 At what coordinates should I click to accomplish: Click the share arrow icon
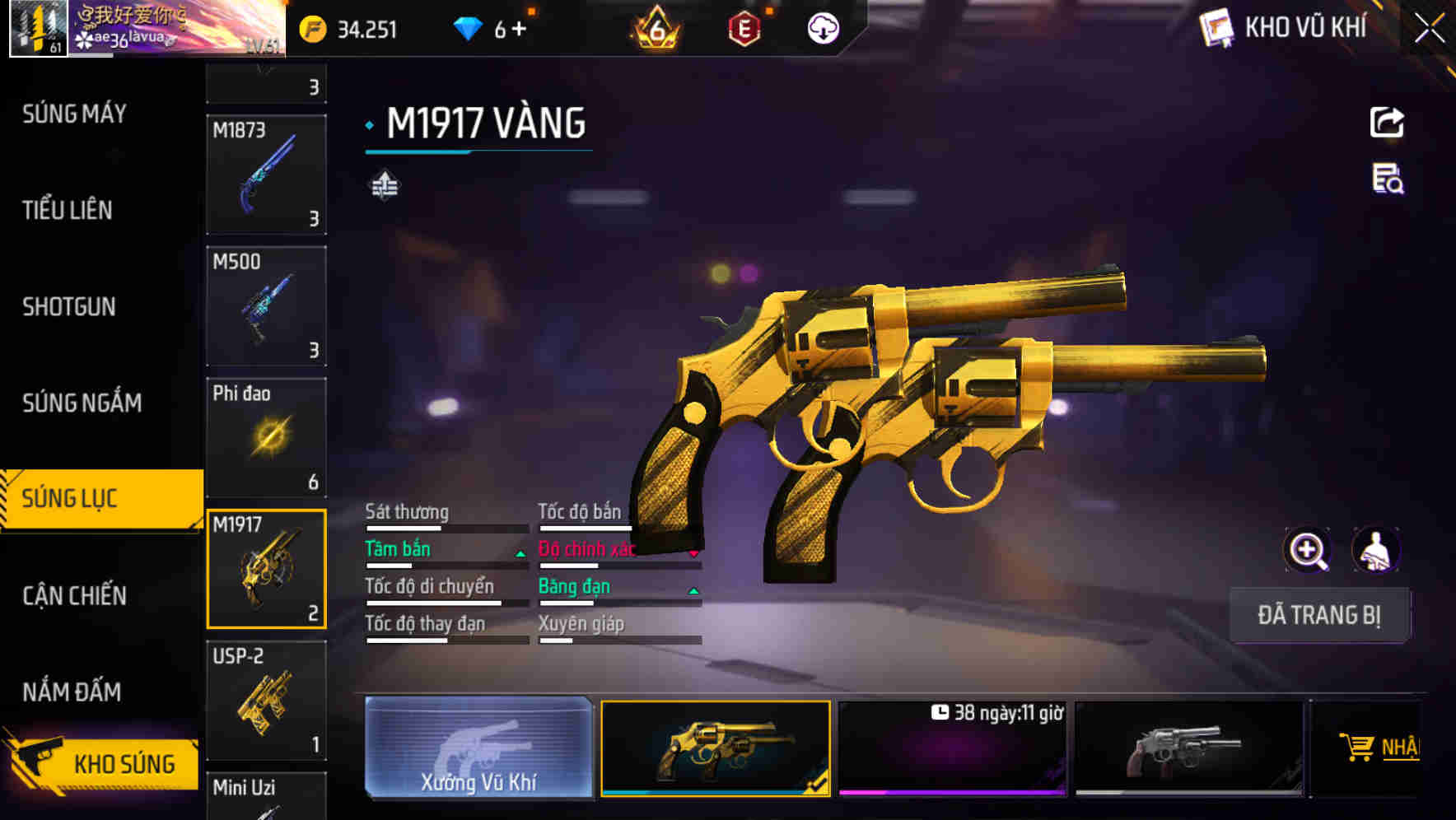pyautogui.click(x=1387, y=123)
